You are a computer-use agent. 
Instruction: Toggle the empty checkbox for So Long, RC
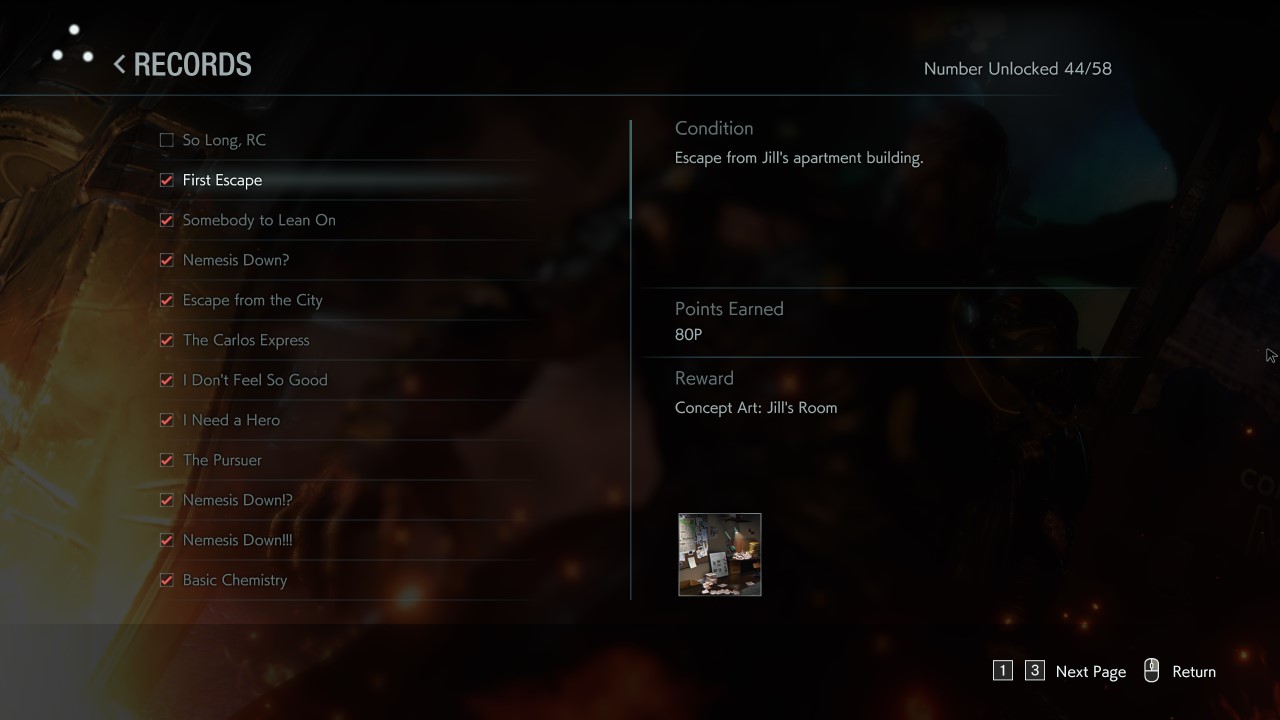166,140
